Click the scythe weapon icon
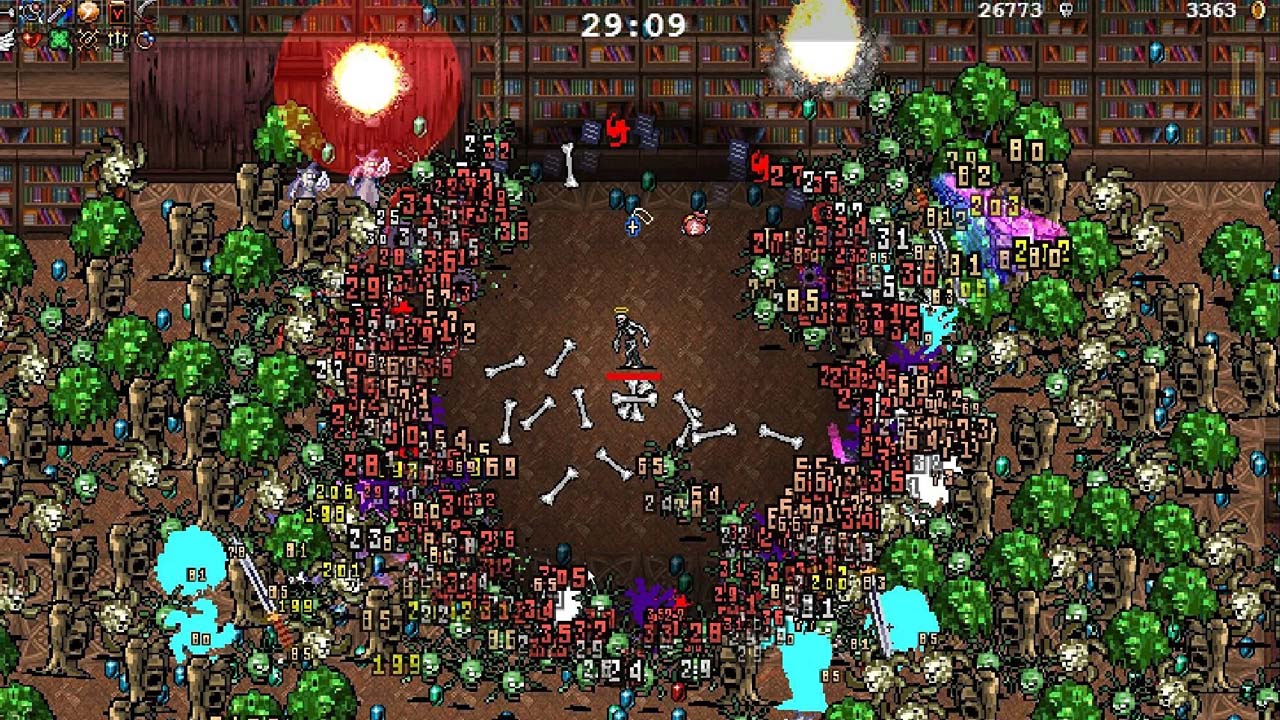 [147, 12]
